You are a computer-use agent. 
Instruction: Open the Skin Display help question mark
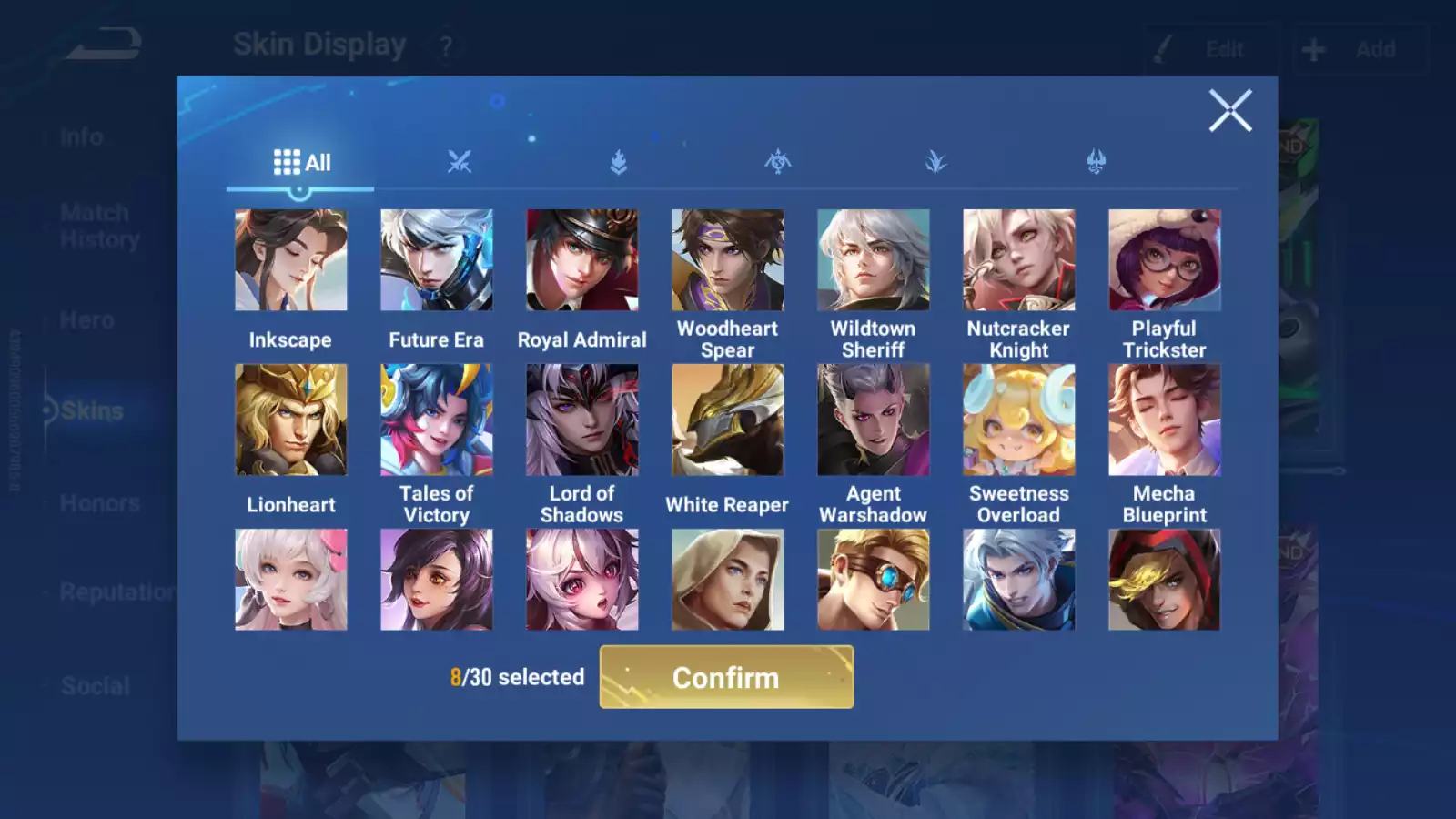pos(445,44)
